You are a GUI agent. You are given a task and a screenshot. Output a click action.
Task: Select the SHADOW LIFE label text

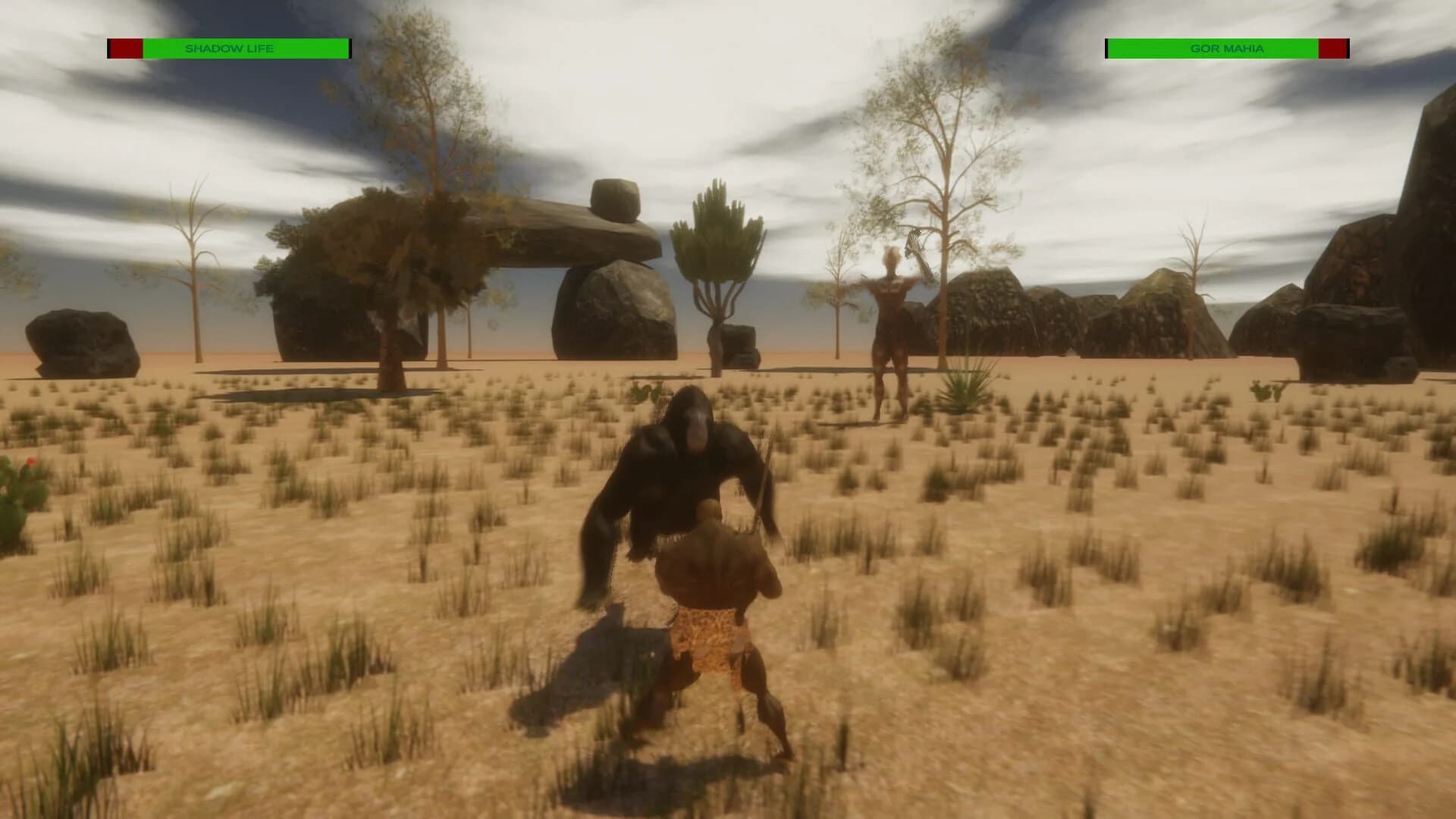[x=230, y=48]
